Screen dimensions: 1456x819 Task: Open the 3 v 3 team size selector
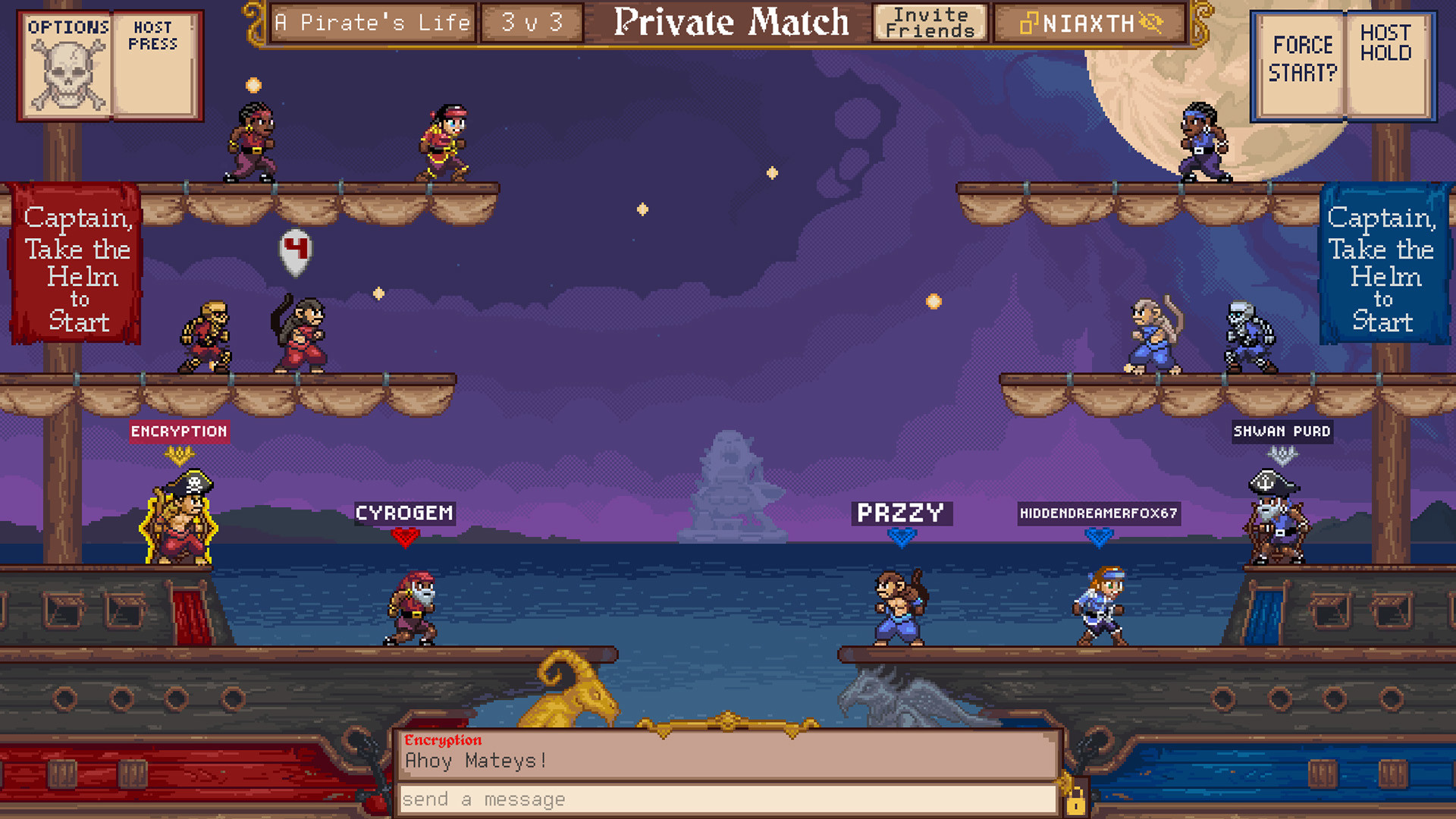[532, 24]
